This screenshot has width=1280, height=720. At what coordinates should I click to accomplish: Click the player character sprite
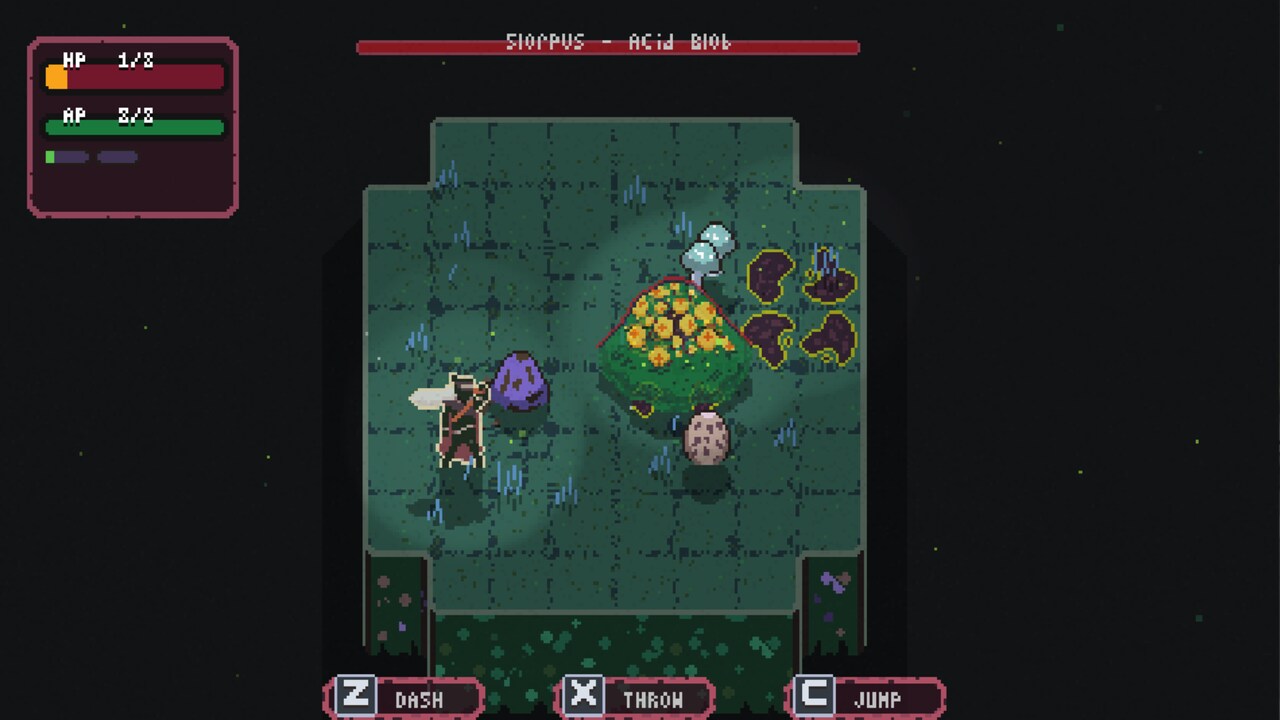click(460, 420)
